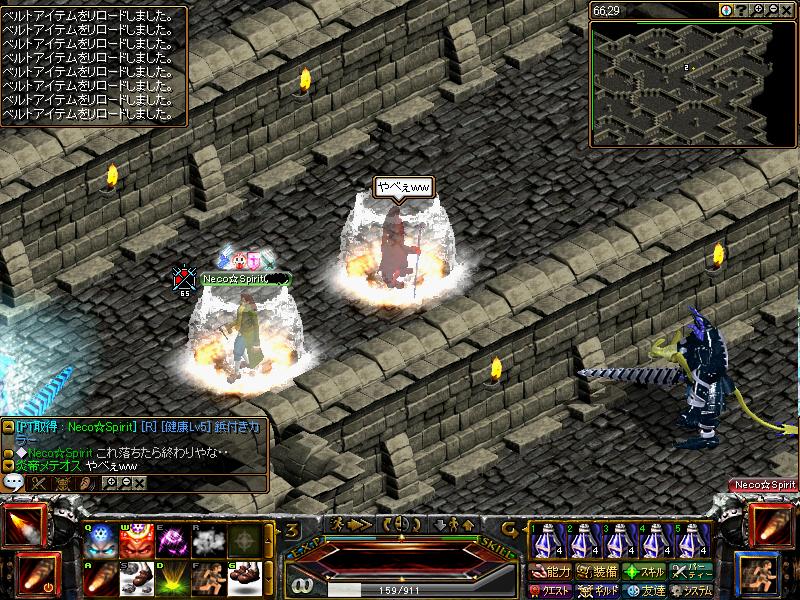The width and height of the screenshot is (800, 600).
Task: Click the chat speech bubble icon
Action: 14,482
